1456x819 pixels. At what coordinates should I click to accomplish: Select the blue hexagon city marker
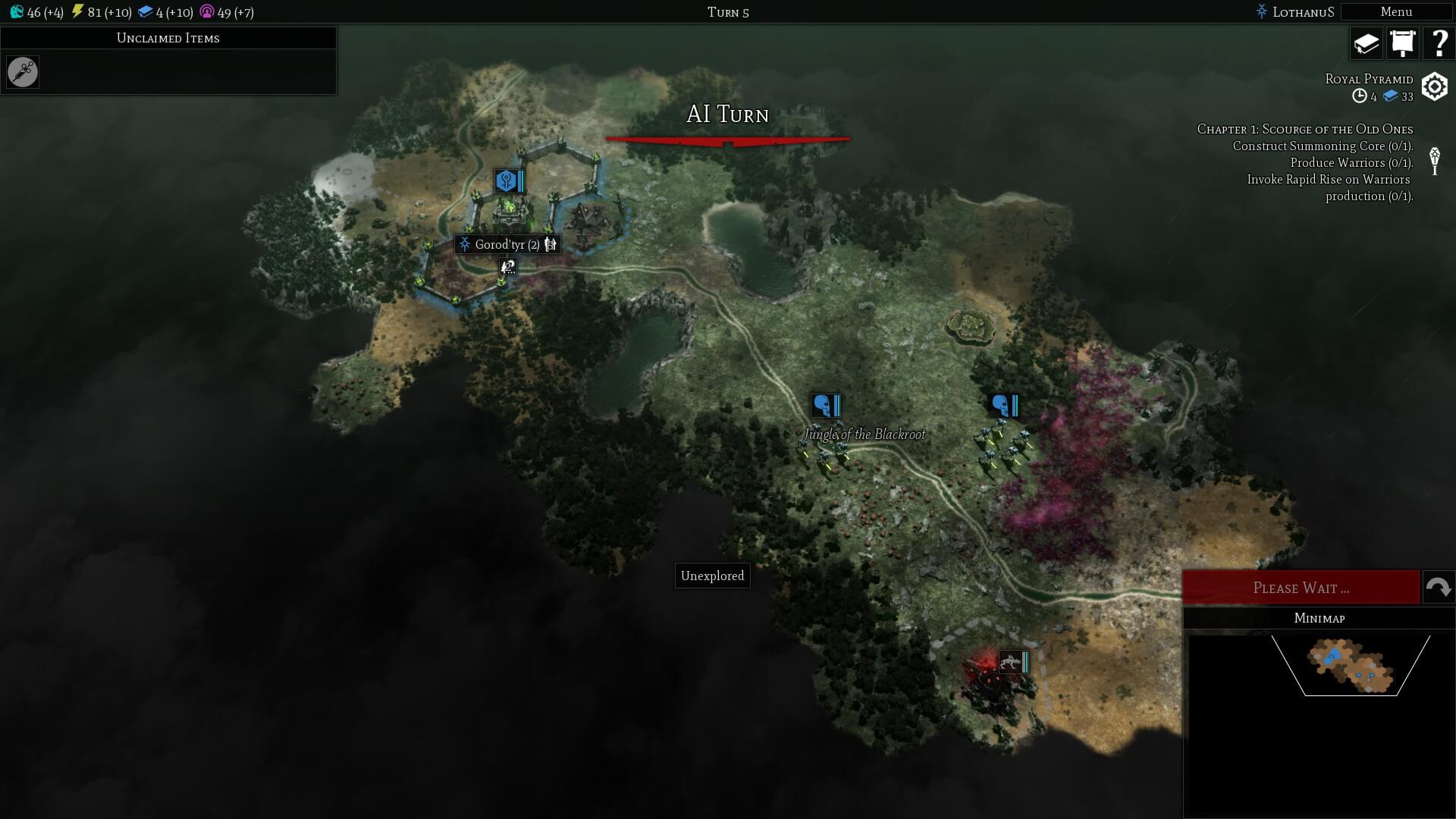pos(506,180)
